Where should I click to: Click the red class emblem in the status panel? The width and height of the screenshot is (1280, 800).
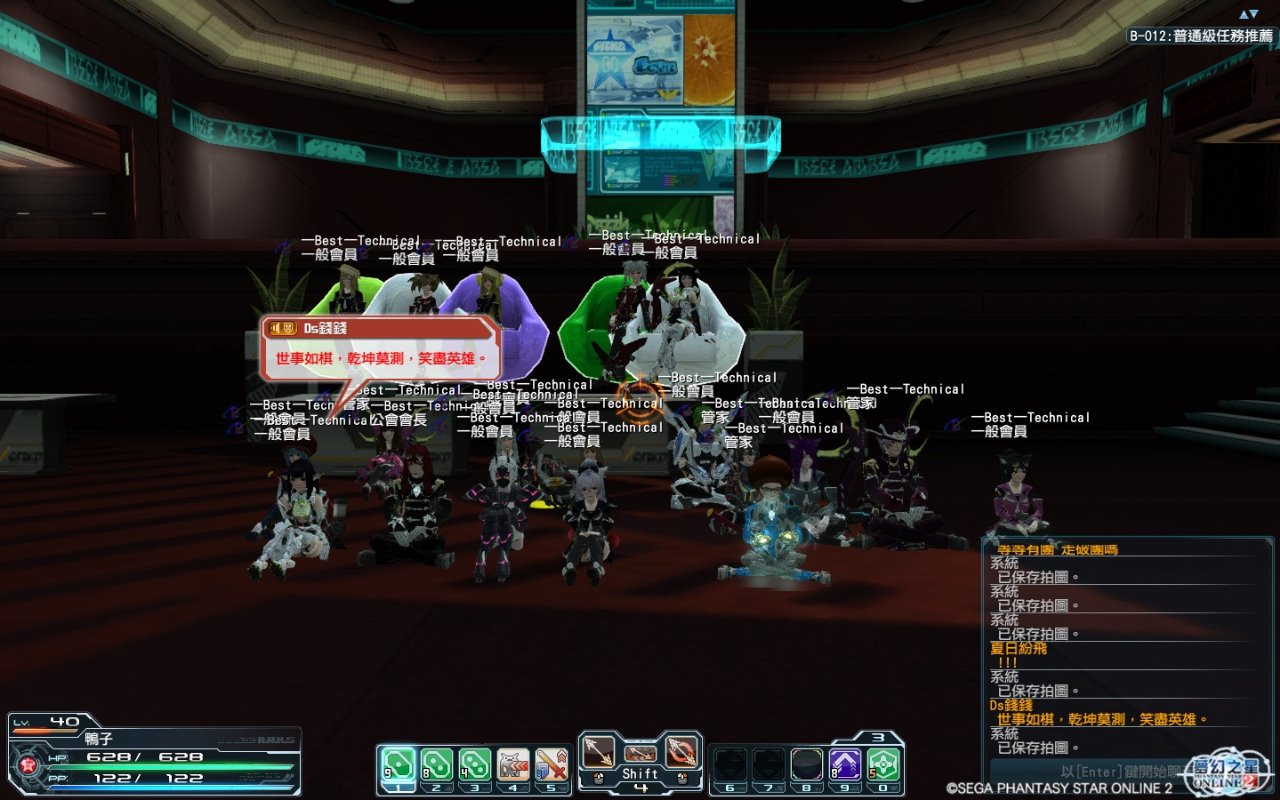(x=28, y=766)
